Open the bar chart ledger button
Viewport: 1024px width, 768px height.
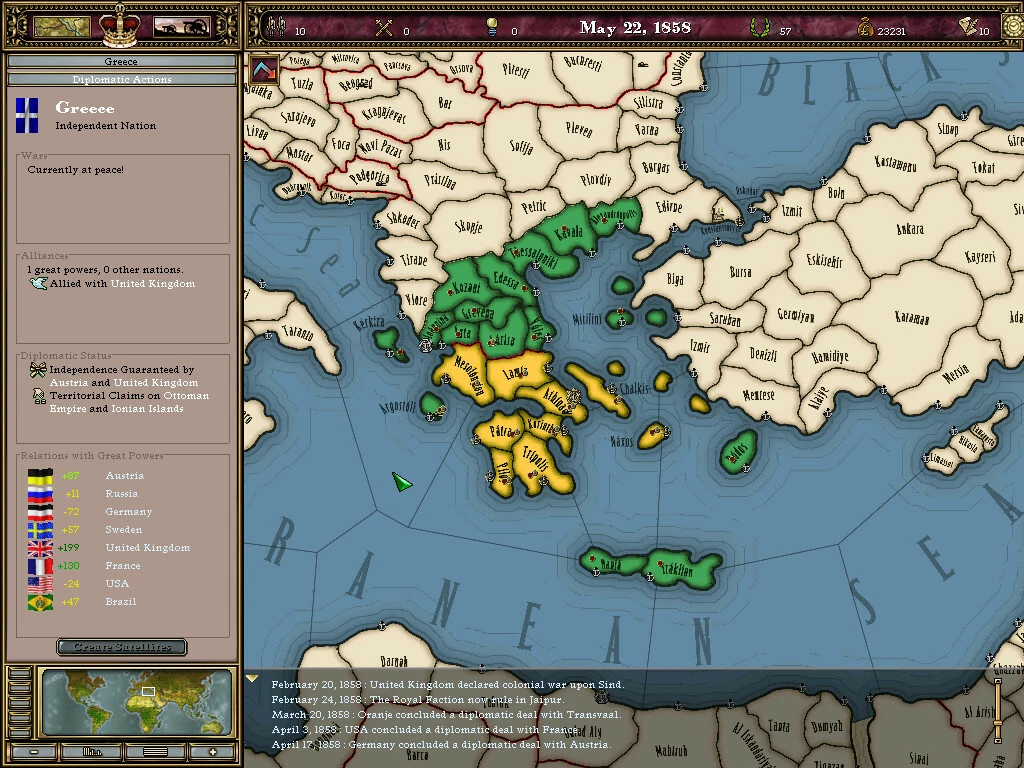coord(93,752)
